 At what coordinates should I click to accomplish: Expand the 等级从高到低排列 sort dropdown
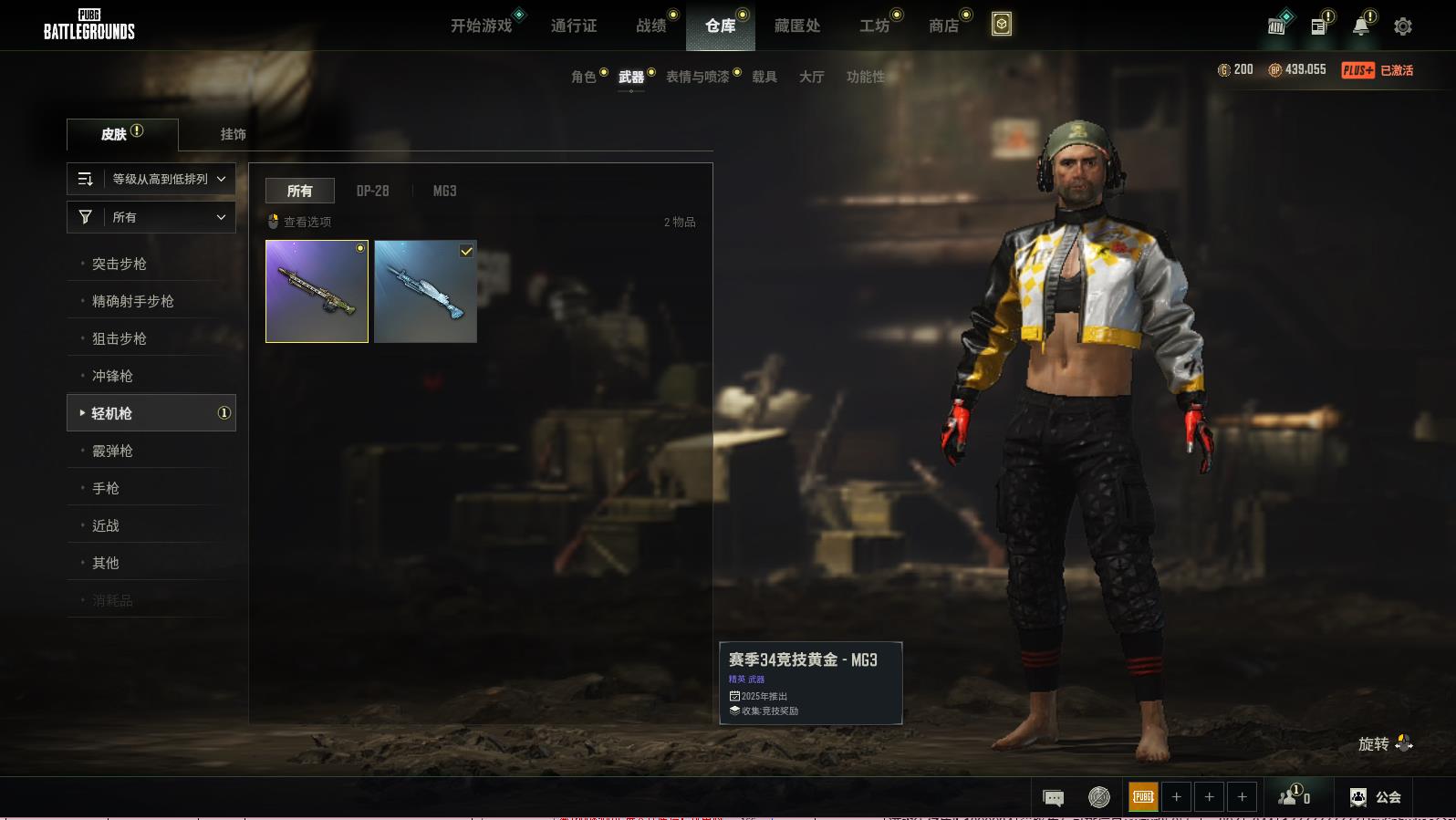click(151, 179)
